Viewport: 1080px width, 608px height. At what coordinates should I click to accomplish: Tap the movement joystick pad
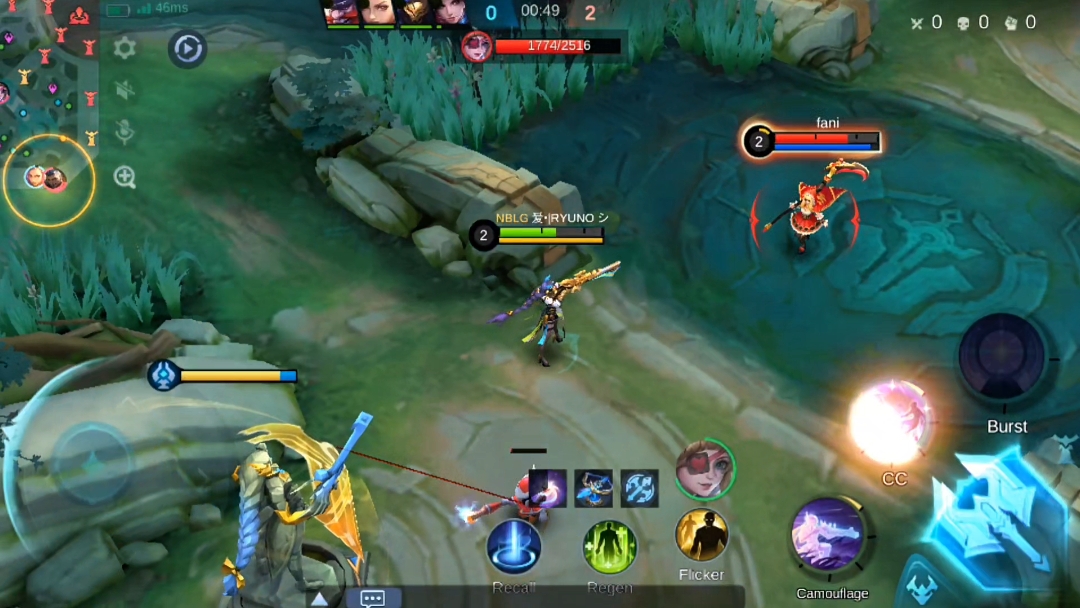point(90,463)
